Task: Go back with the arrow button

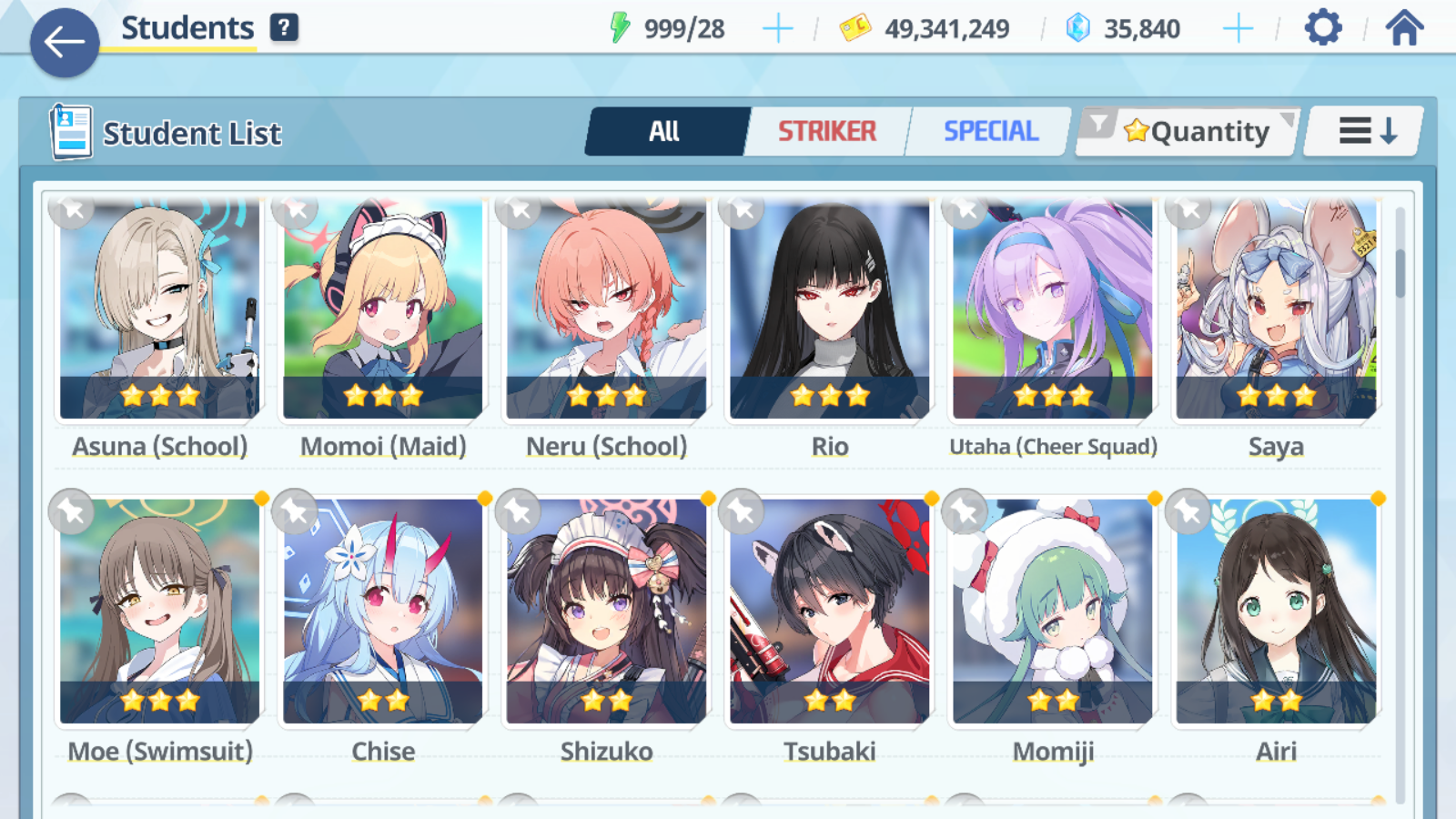Action: pyautogui.click(x=65, y=42)
